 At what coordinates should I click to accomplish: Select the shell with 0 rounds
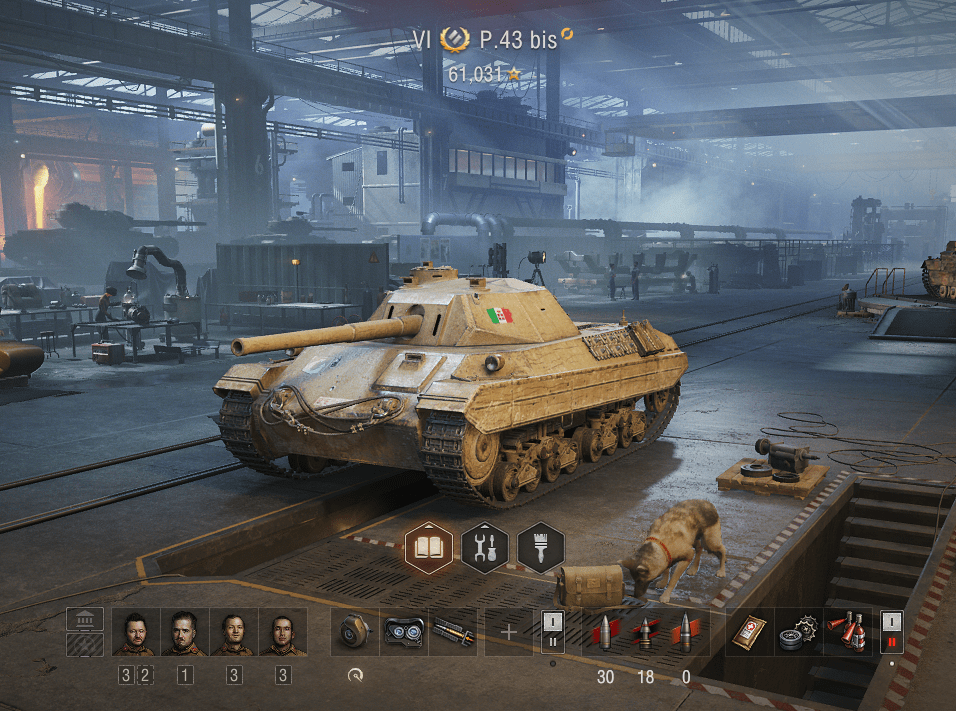686,632
